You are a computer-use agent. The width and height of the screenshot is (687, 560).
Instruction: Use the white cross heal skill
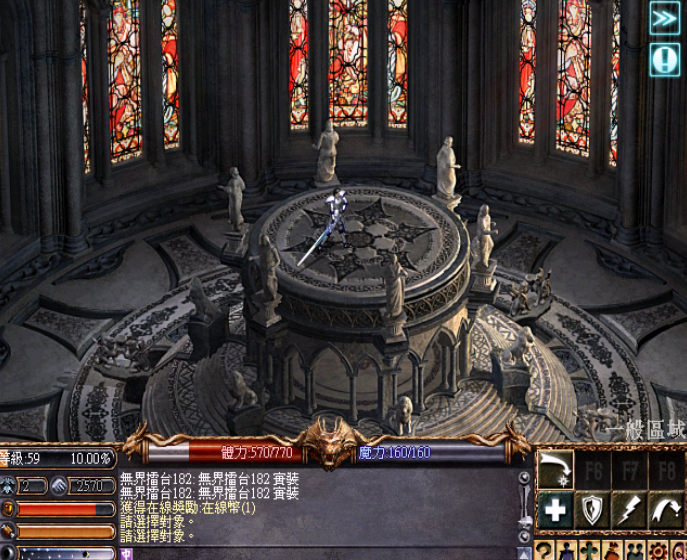[556, 510]
